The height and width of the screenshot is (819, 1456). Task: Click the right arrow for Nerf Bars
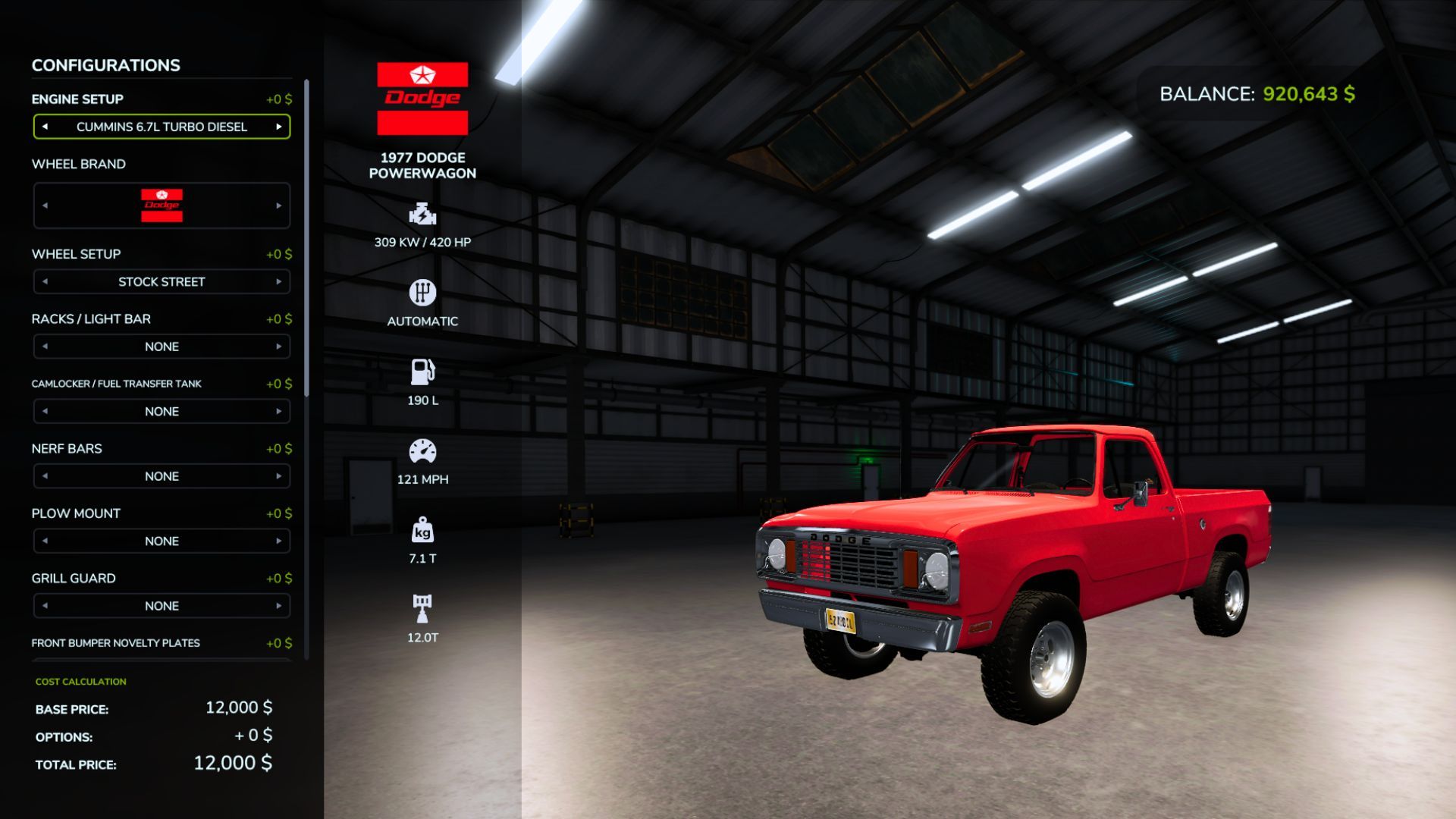tap(278, 475)
